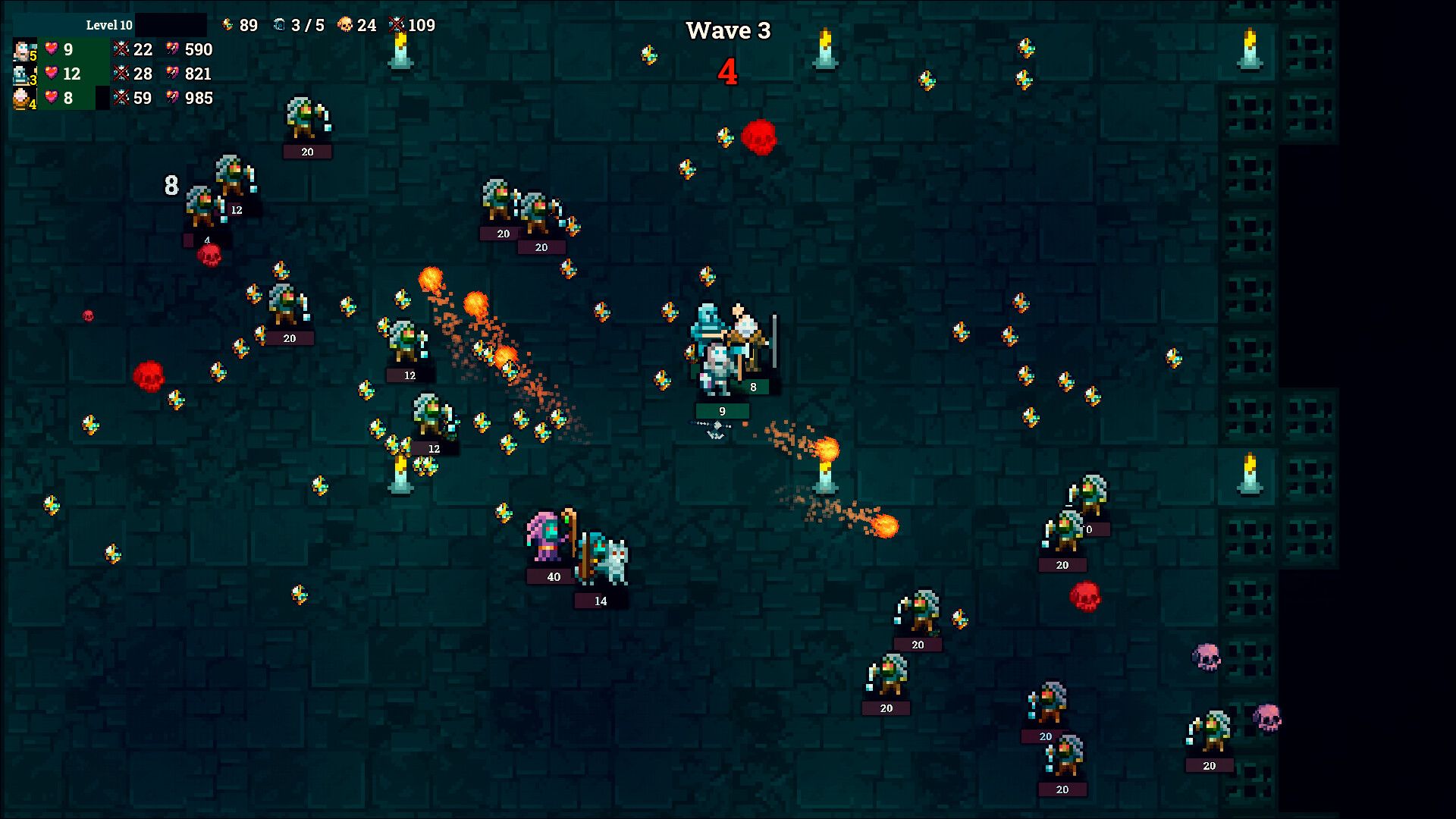Click the crossed kills icon showing 109
1456x819 pixels.
click(x=397, y=25)
